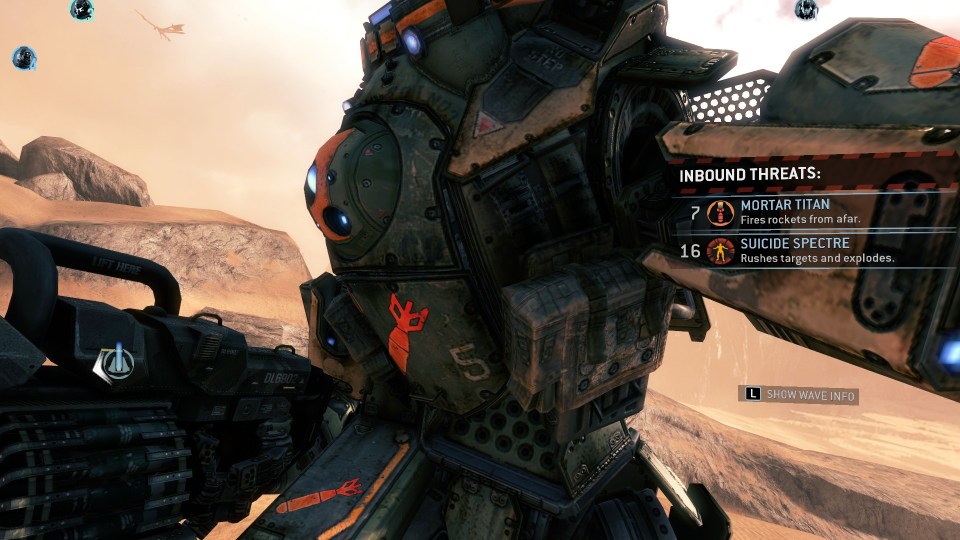Viewport: 960px width, 540px height.
Task: Click the Inbound Threats panel header
Action: (x=750, y=174)
